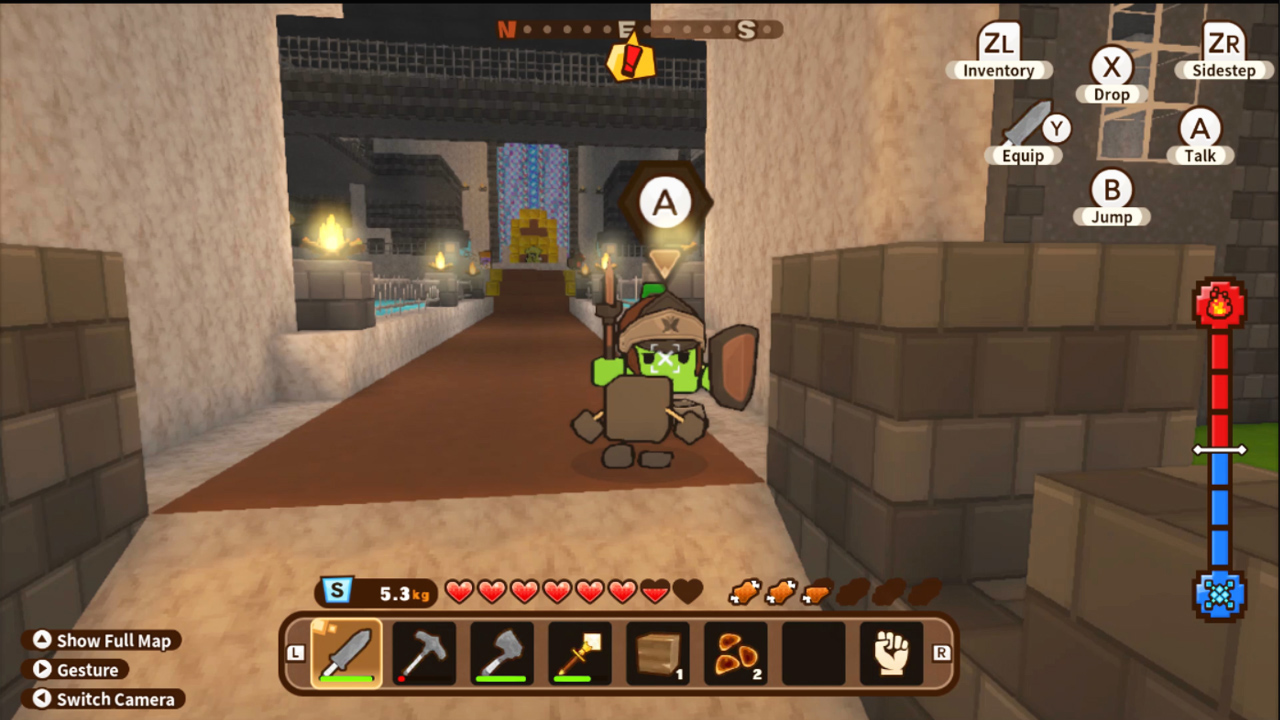This screenshot has height=720, width=1280.
Task: Select the meat food item slot
Action: [x=735, y=652]
